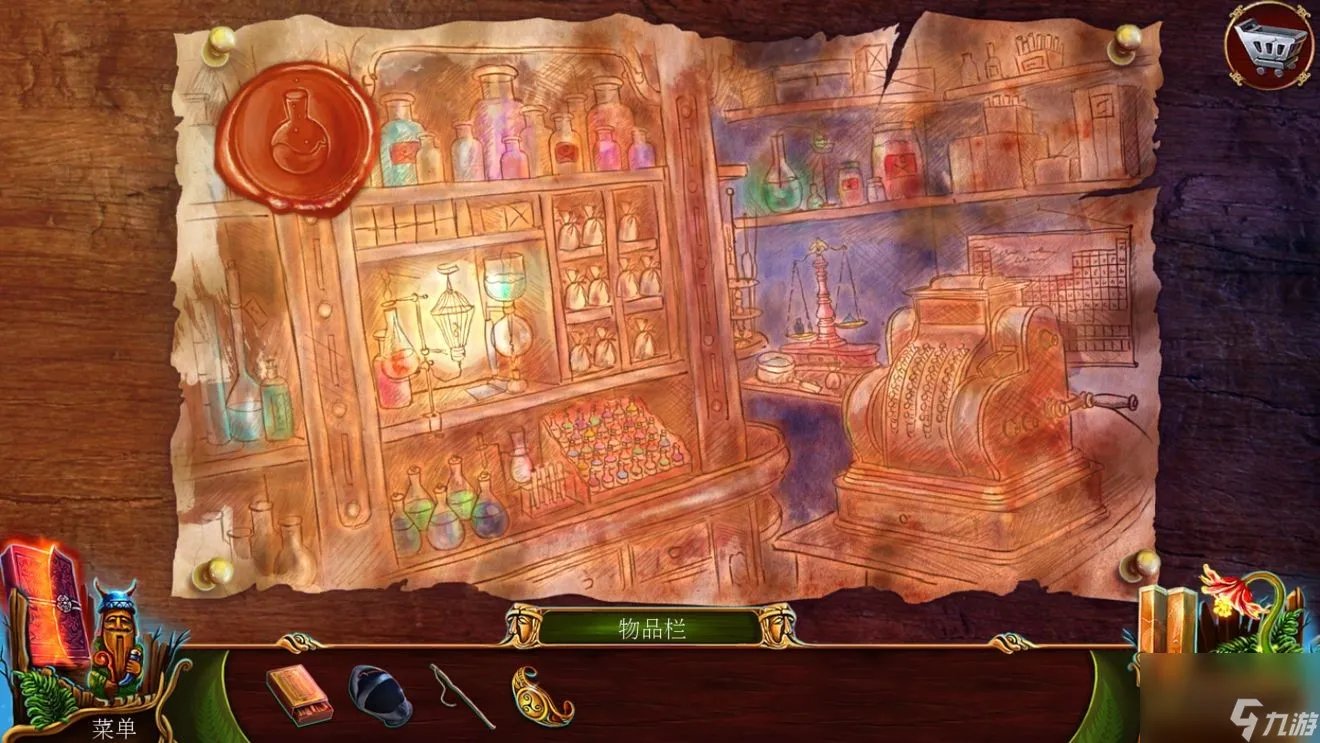Pick the dark helmet inventory item
The height and width of the screenshot is (743, 1320).
tap(379, 694)
